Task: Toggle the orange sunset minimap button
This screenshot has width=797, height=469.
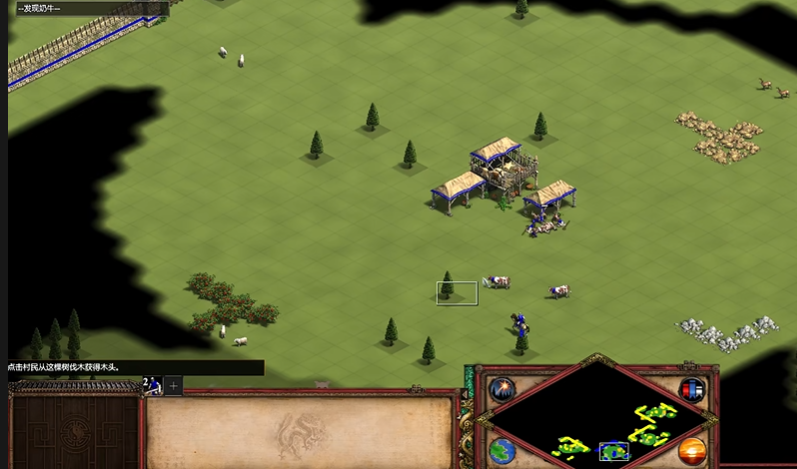Action: pos(692,451)
